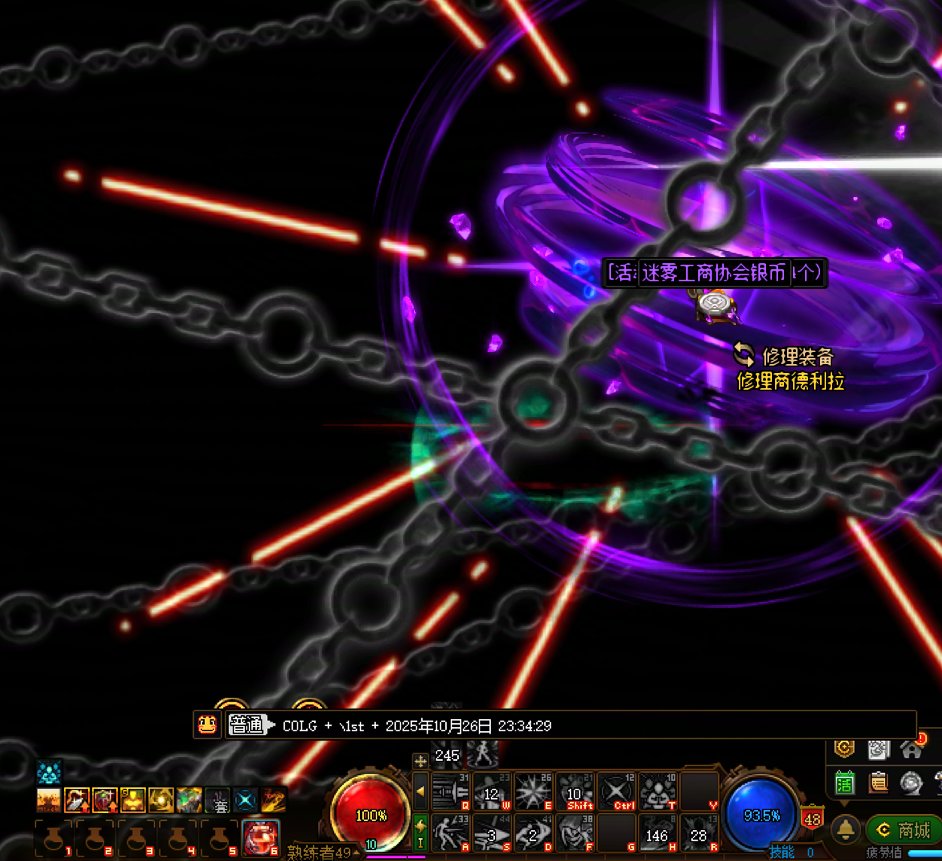Click the 普通 chat channel selector

[x=247, y=725]
